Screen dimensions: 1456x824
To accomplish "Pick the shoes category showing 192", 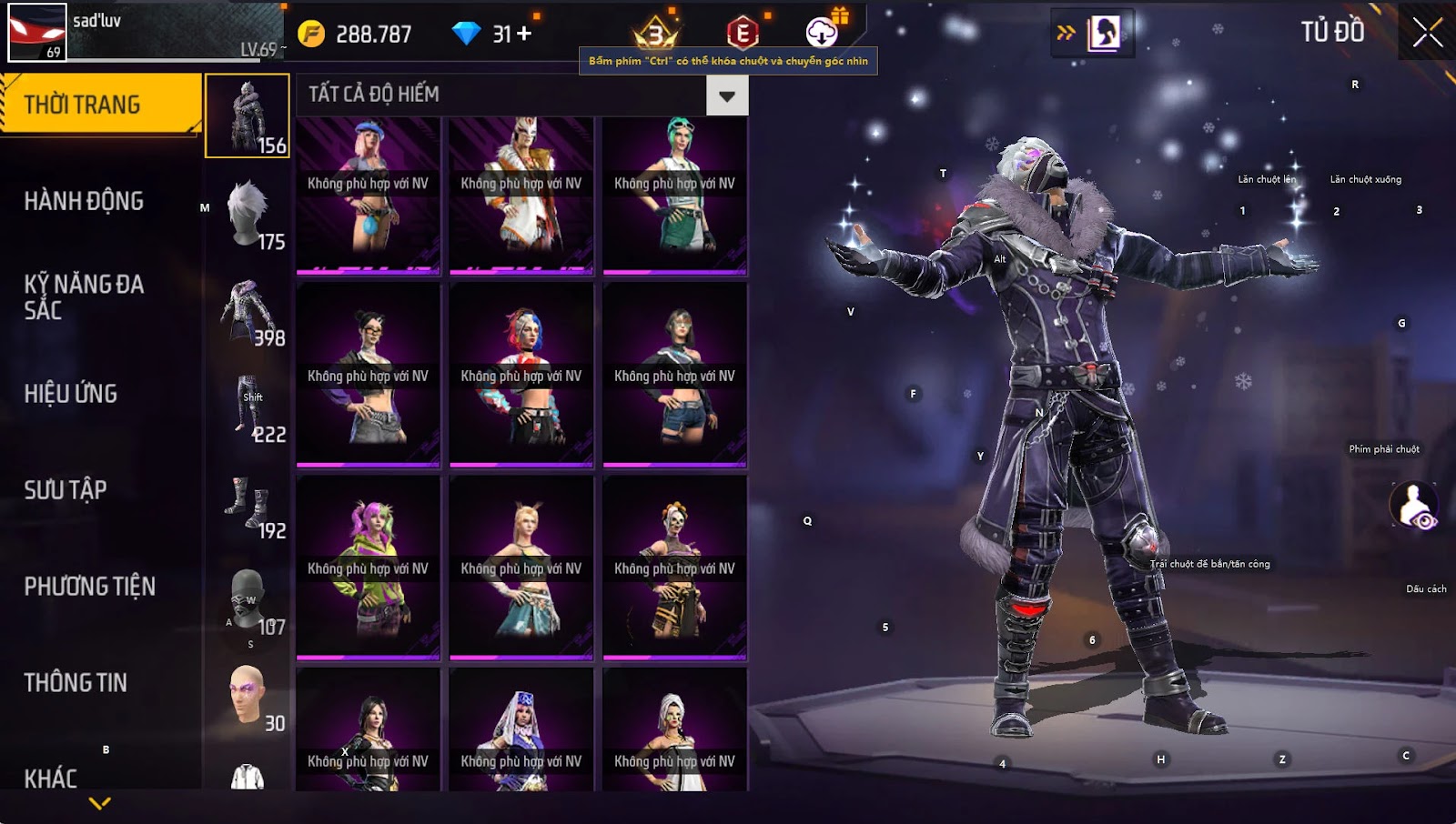I will click(x=248, y=502).
